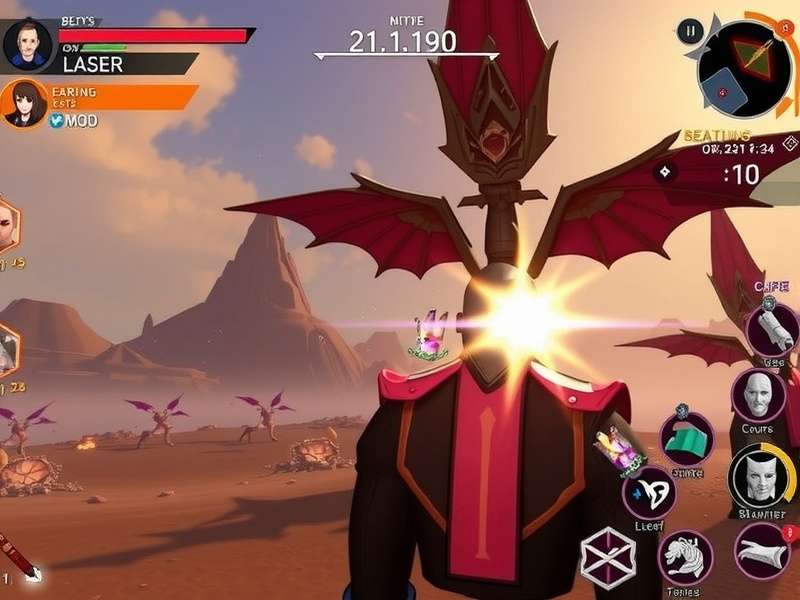
Task: Pause the game with the pause button
Action: click(689, 31)
